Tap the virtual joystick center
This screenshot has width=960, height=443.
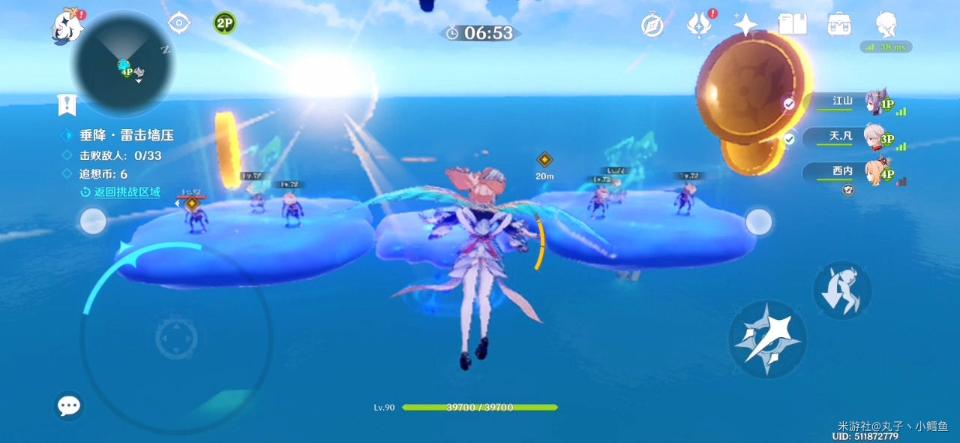pos(175,340)
